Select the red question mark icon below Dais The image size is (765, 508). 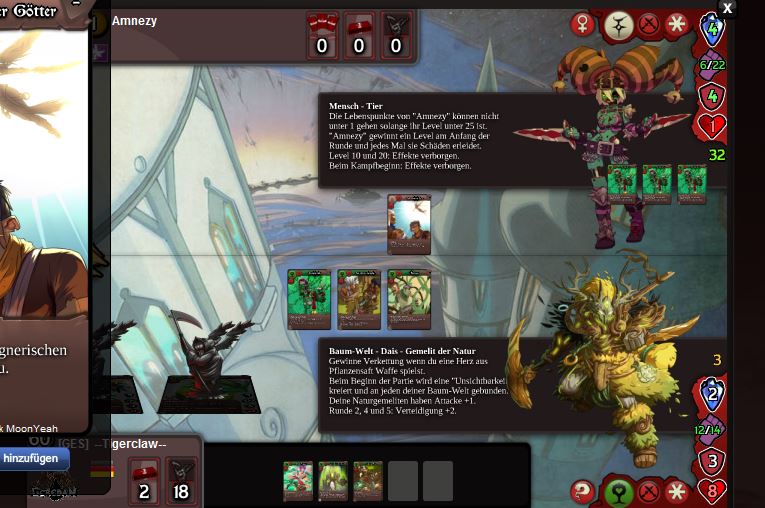click(x=582, y=491)
